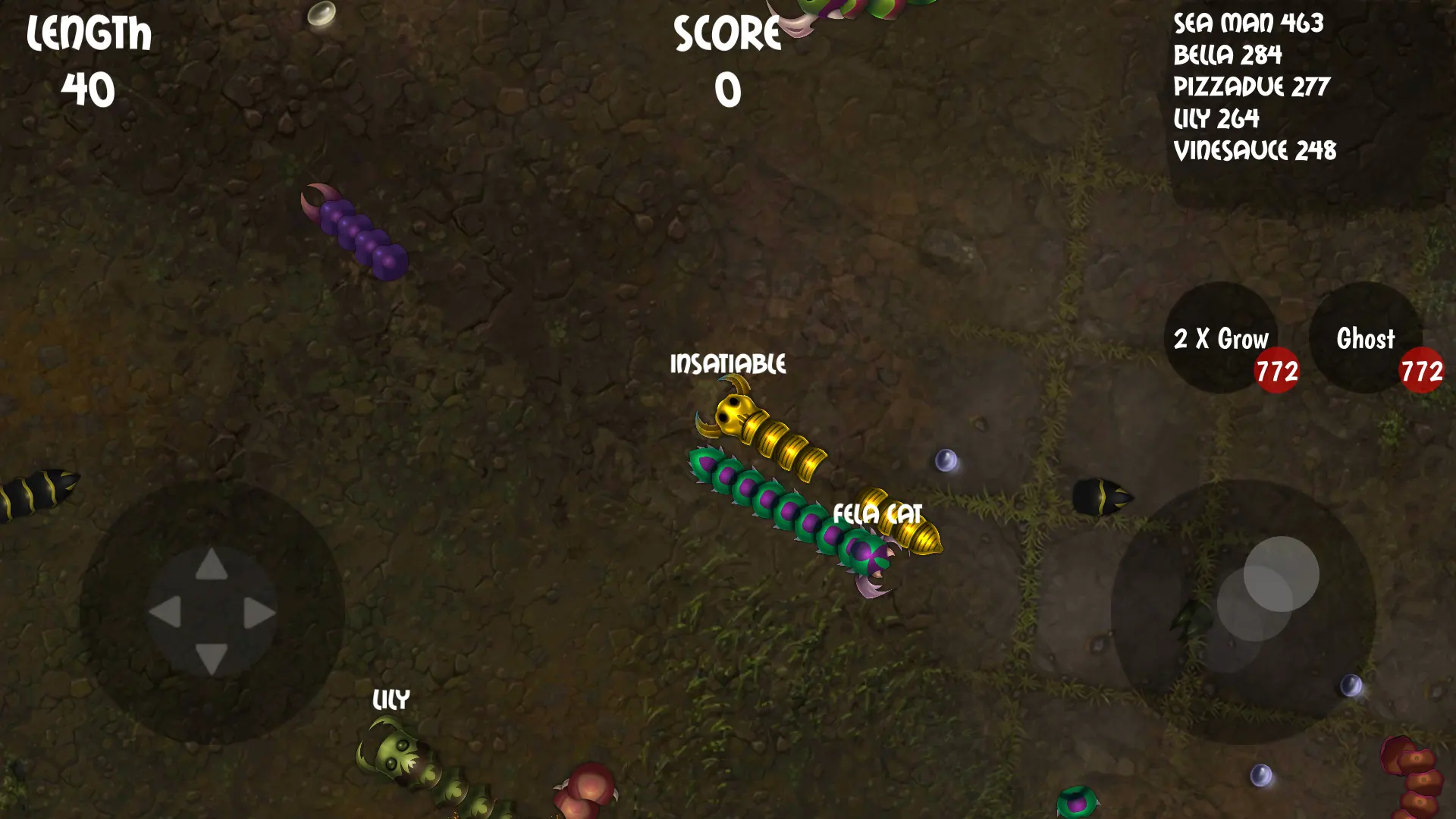This screenshot has height=819, width=1456.
Task: Activate the 2 X Grow power-up
Action: pos(1220,338)
